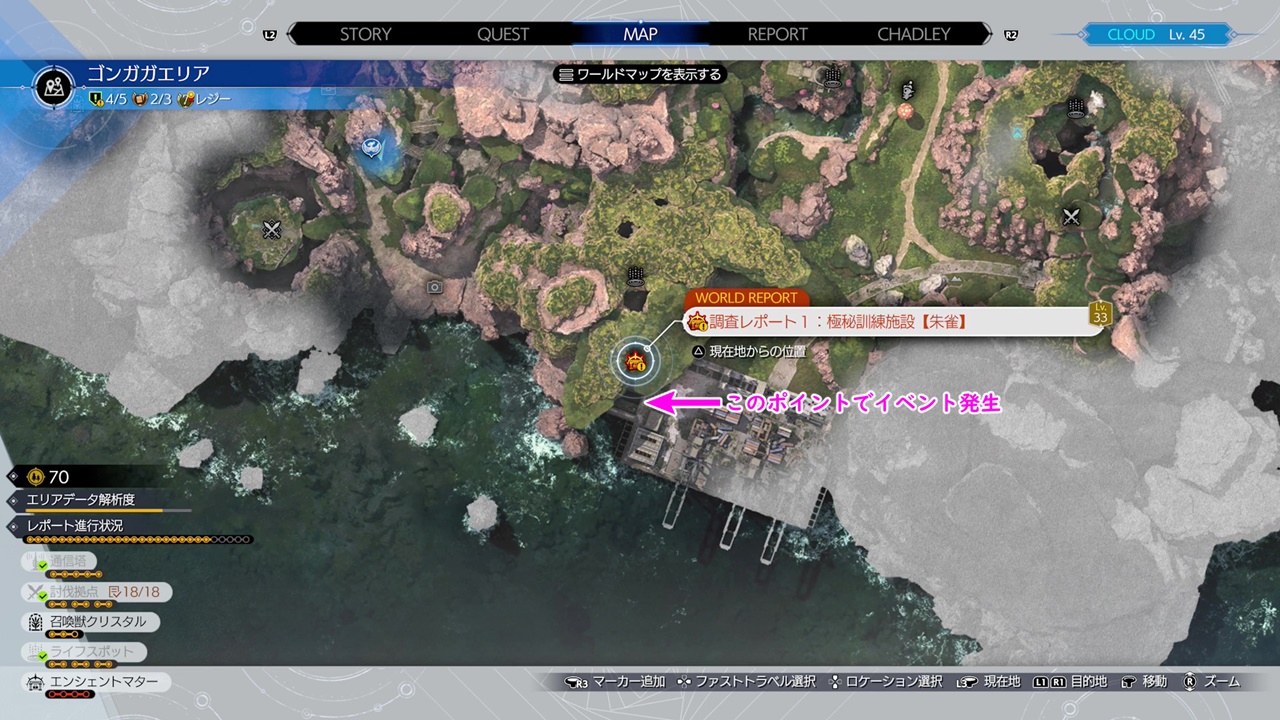
Task: Open the QUEST tab
Action: click(x=503, y=34)
